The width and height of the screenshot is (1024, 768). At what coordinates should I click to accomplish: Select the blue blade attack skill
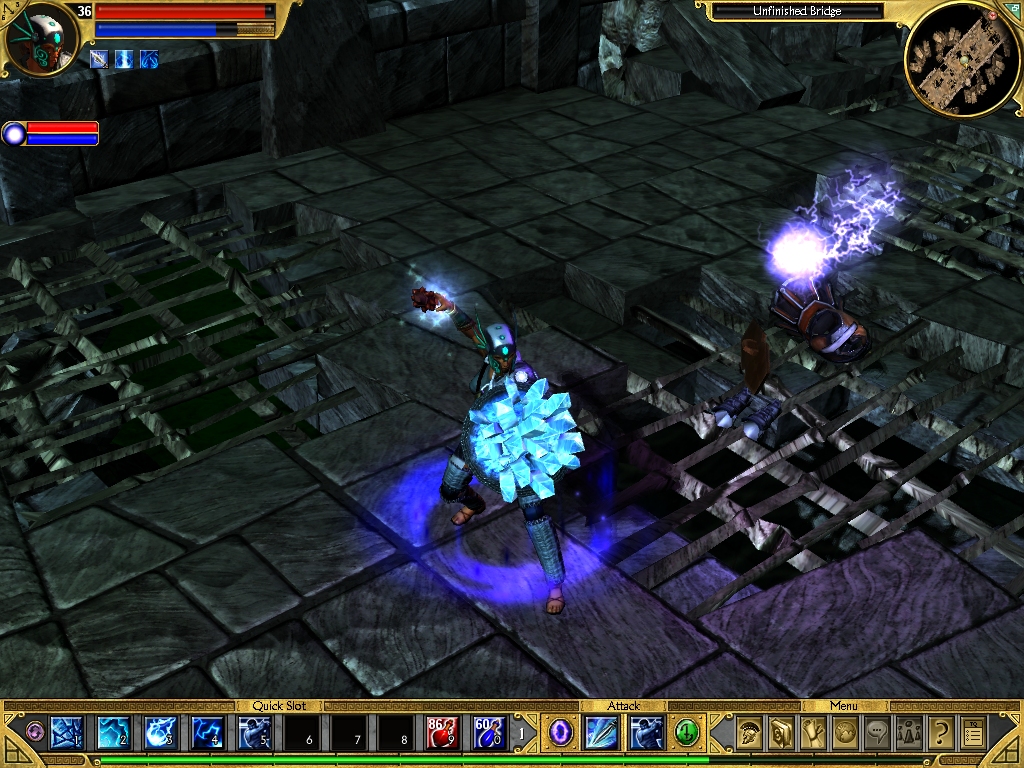pos(603,733)
